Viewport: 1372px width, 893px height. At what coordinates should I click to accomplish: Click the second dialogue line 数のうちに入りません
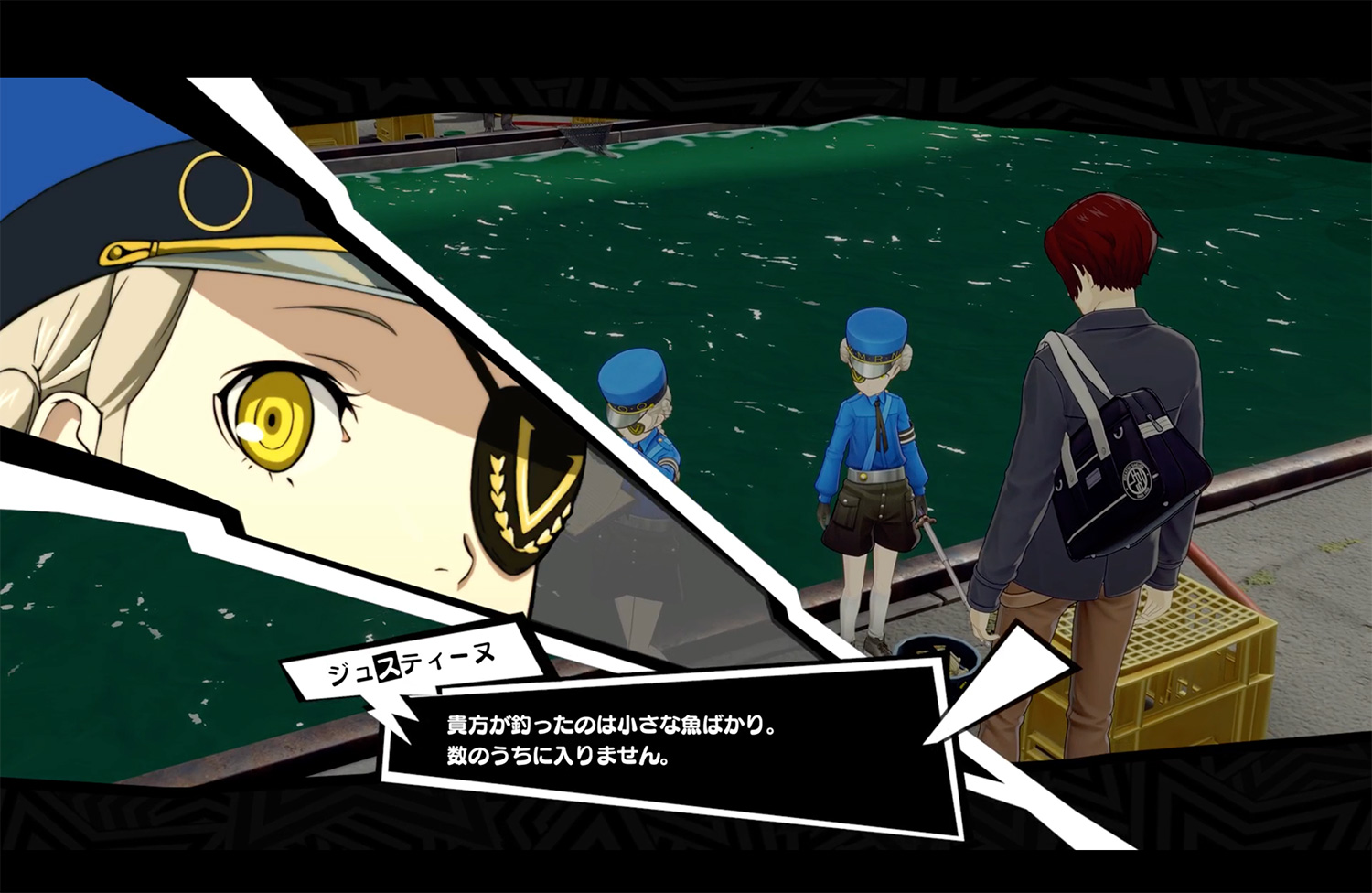558,758
